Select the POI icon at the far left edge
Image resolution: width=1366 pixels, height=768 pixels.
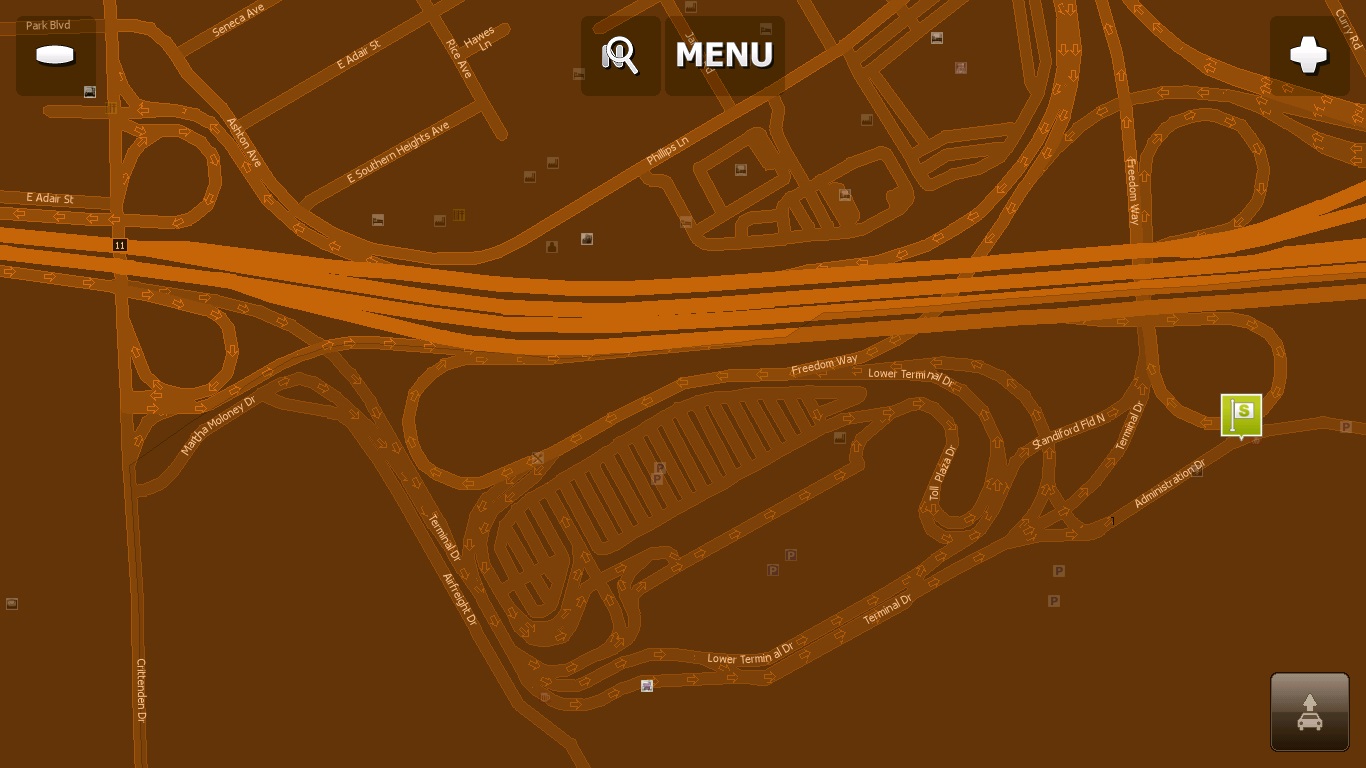pyautogui.click(x=11, y=603)
